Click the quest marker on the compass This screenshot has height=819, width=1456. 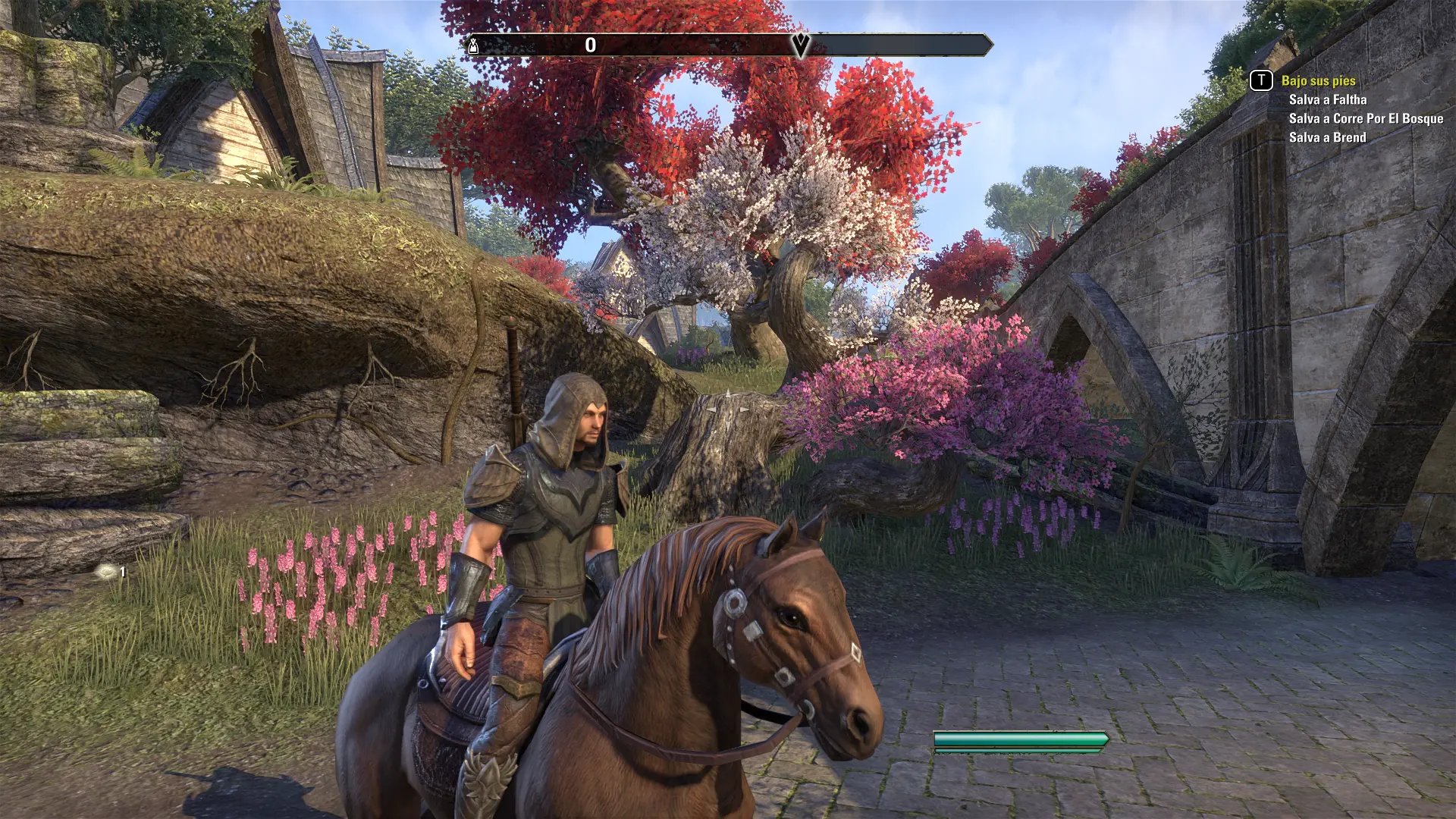[x=801, y=45]
